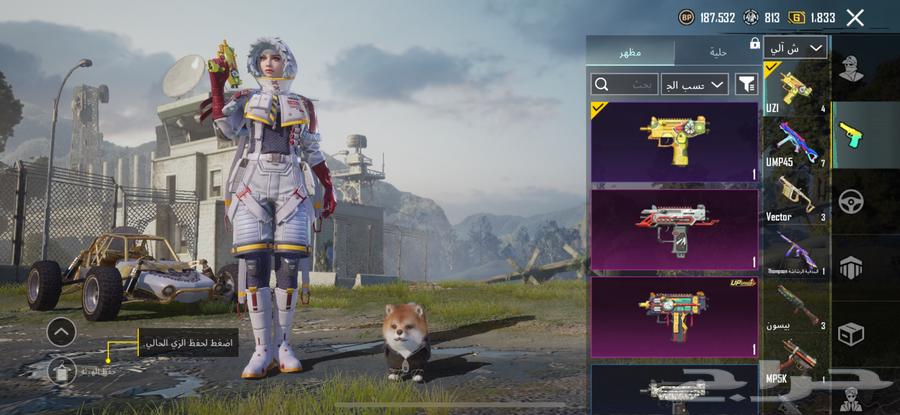Select UMP45 in the weapon list
This screenshot has width=900, height=415.
coord(795,146)
